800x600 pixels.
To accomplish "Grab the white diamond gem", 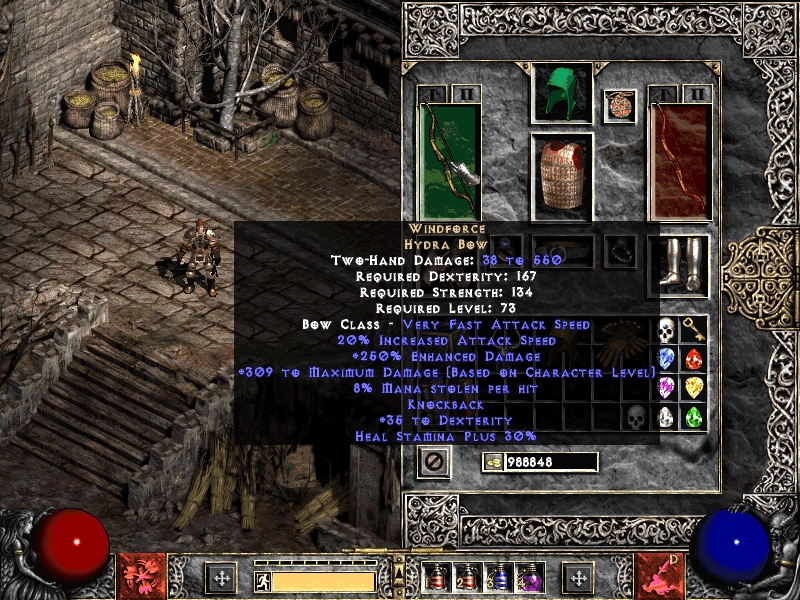I will [667, 418].
